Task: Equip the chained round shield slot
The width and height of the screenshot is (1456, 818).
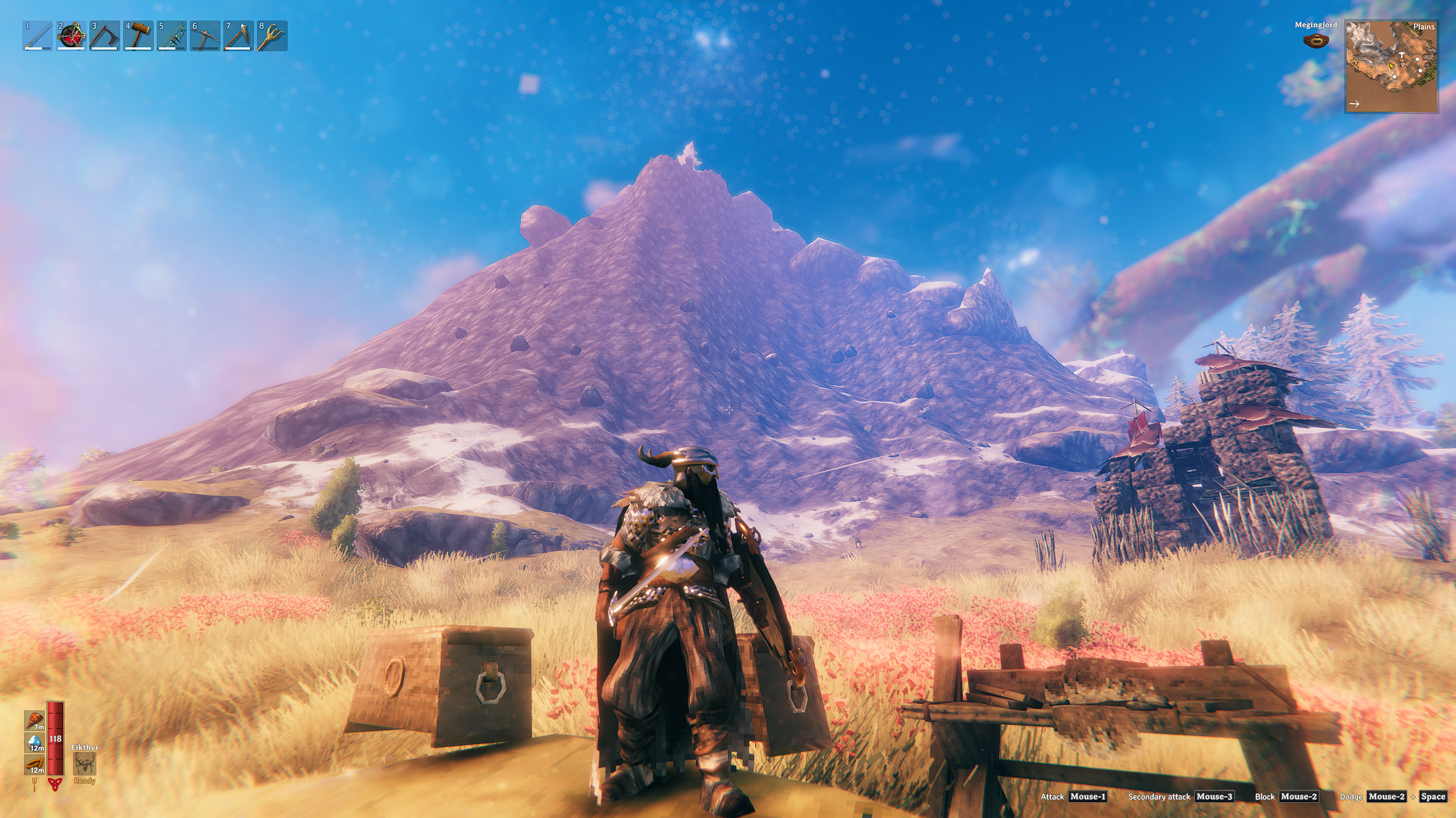Action: coord(71,36)
